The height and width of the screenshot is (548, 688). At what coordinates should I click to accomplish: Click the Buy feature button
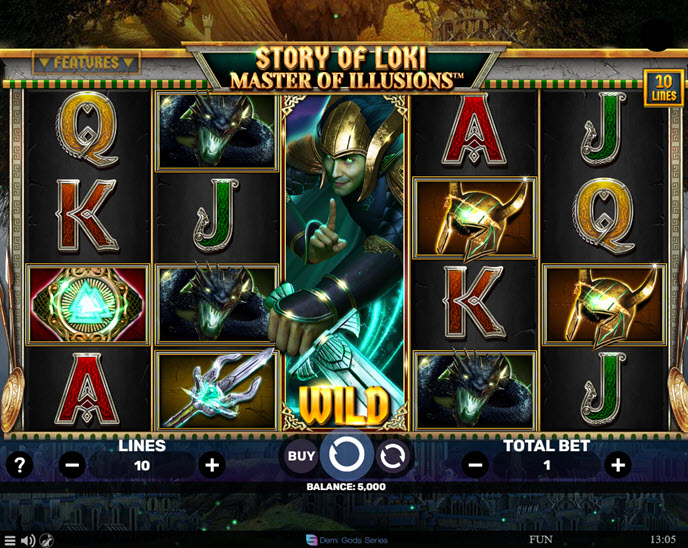[x=301, y=456]
